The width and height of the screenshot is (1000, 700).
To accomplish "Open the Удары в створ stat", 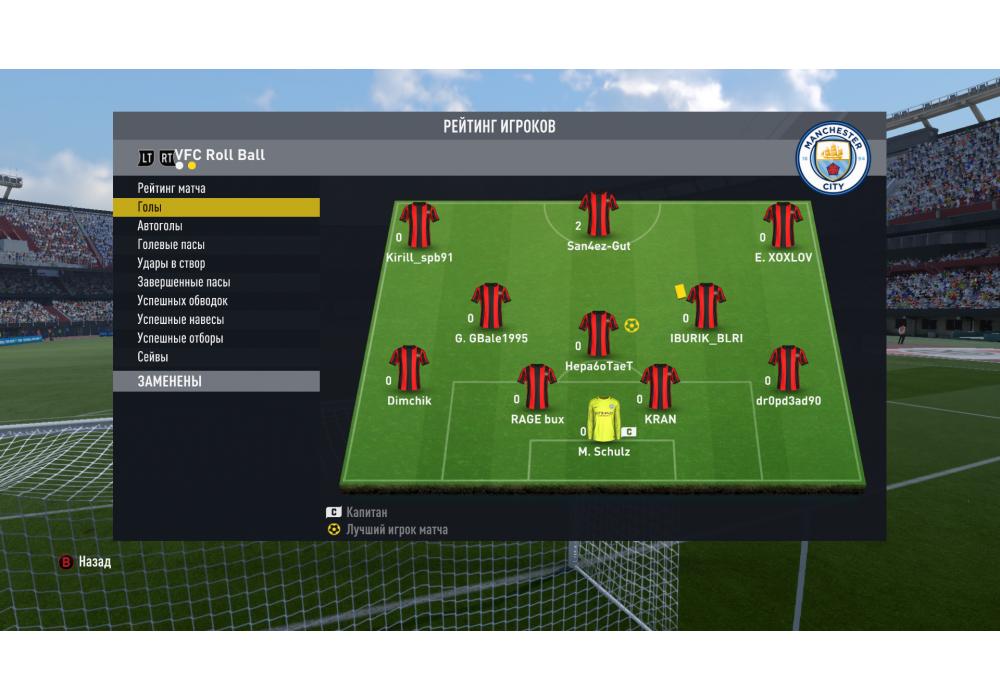I will [171, 264].
